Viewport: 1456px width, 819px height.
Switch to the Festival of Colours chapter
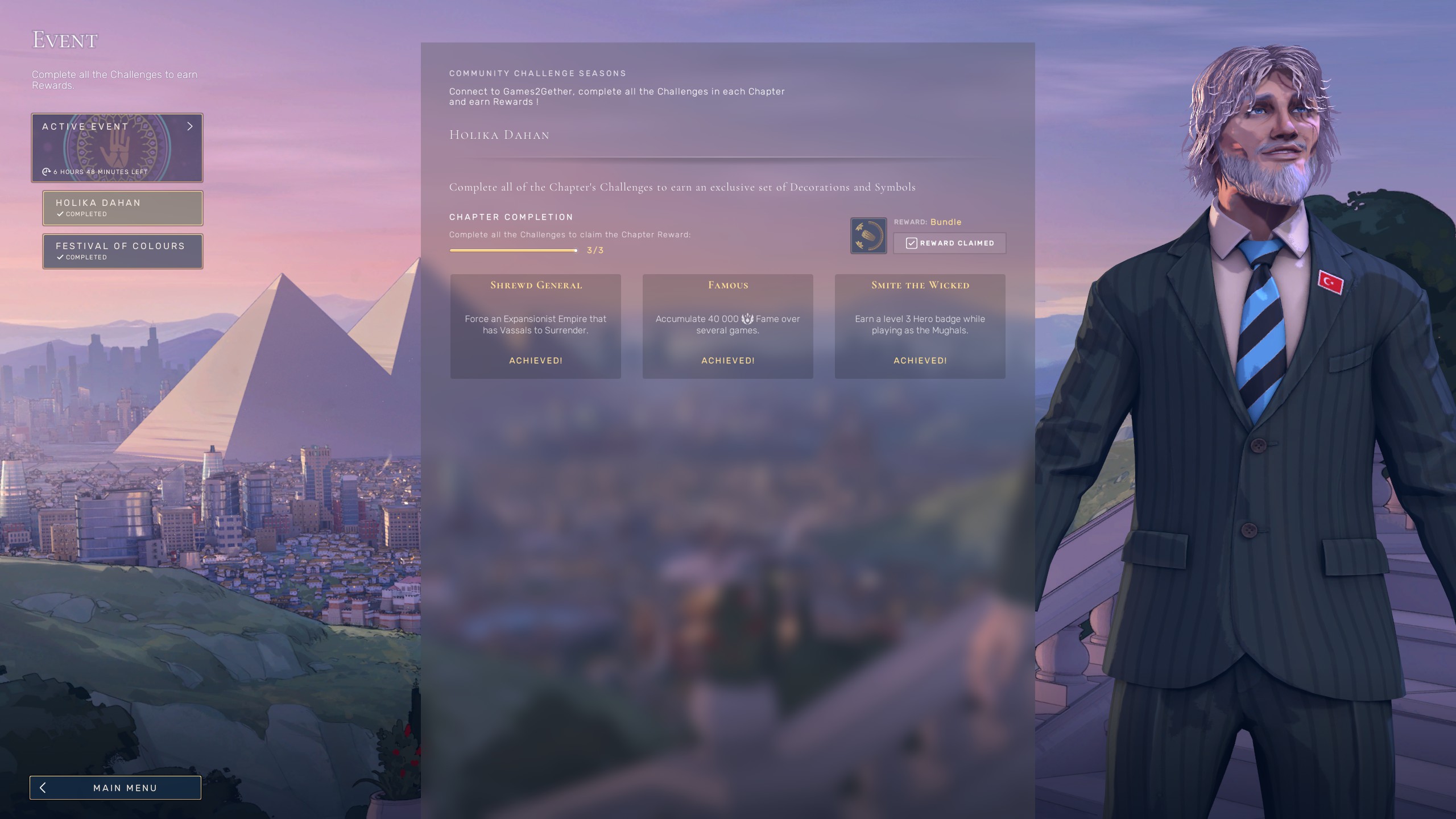pyautogui.click(x=123, y=251)
